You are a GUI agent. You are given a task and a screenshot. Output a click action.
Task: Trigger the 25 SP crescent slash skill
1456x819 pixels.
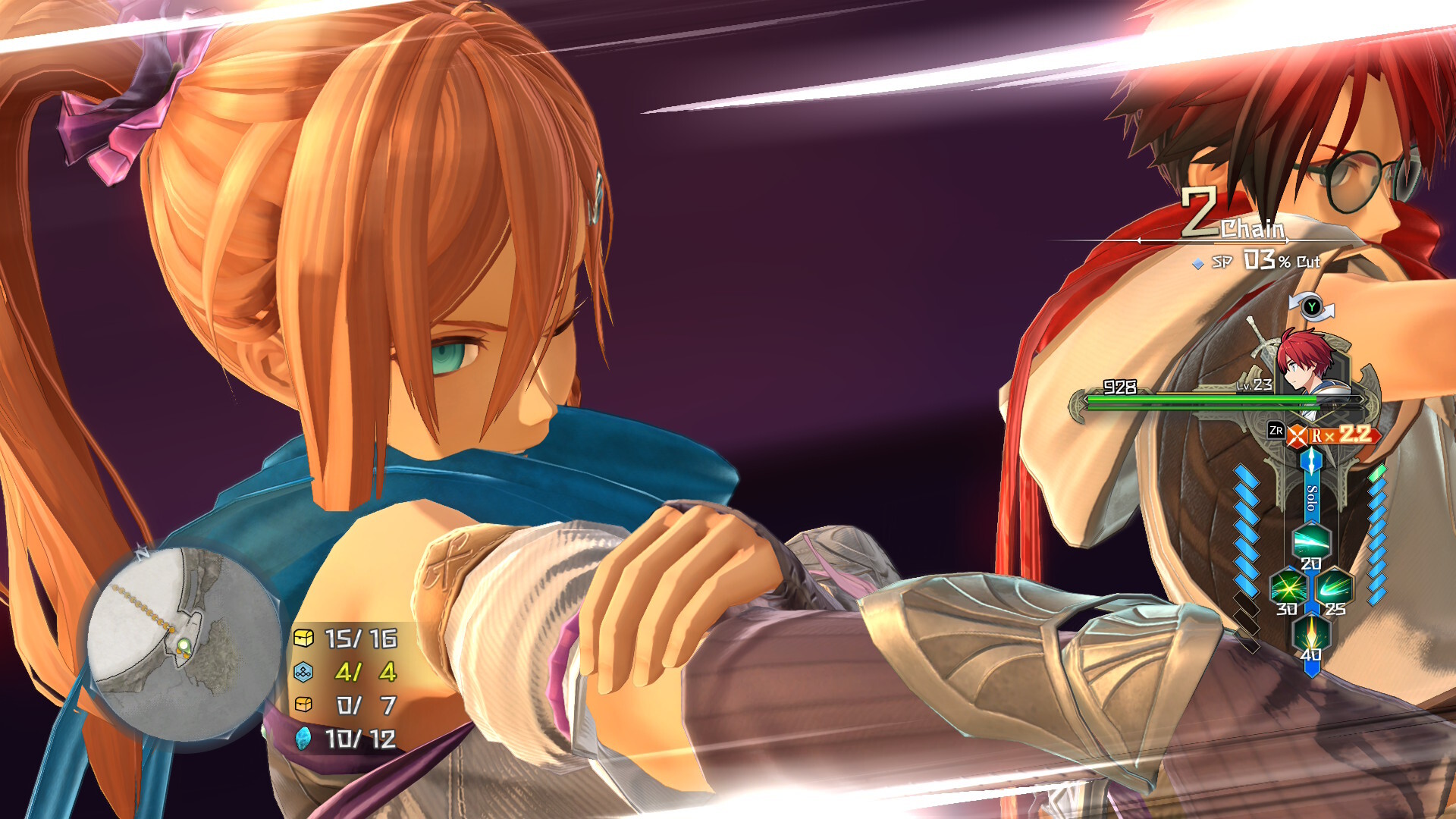pos(1335,587)
